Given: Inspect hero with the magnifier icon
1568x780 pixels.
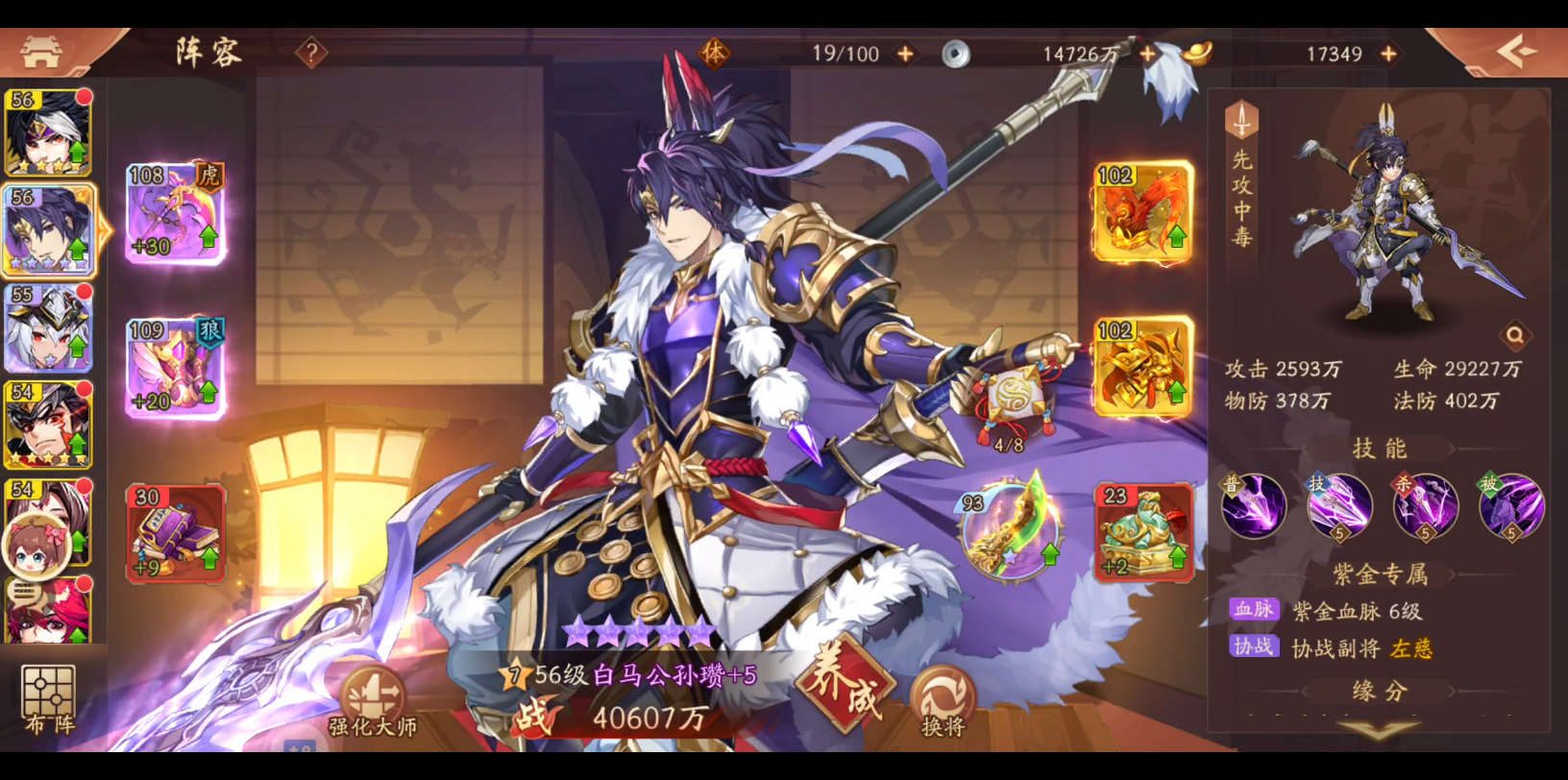Looking at the screenshot, I should tap(1514, 335).
